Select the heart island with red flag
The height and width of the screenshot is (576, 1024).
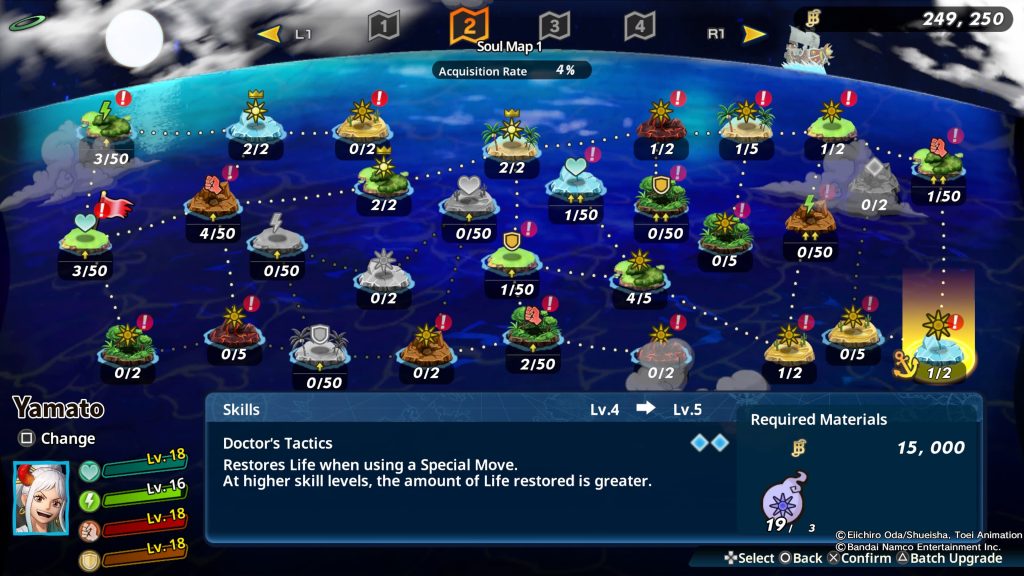point(88,236)
